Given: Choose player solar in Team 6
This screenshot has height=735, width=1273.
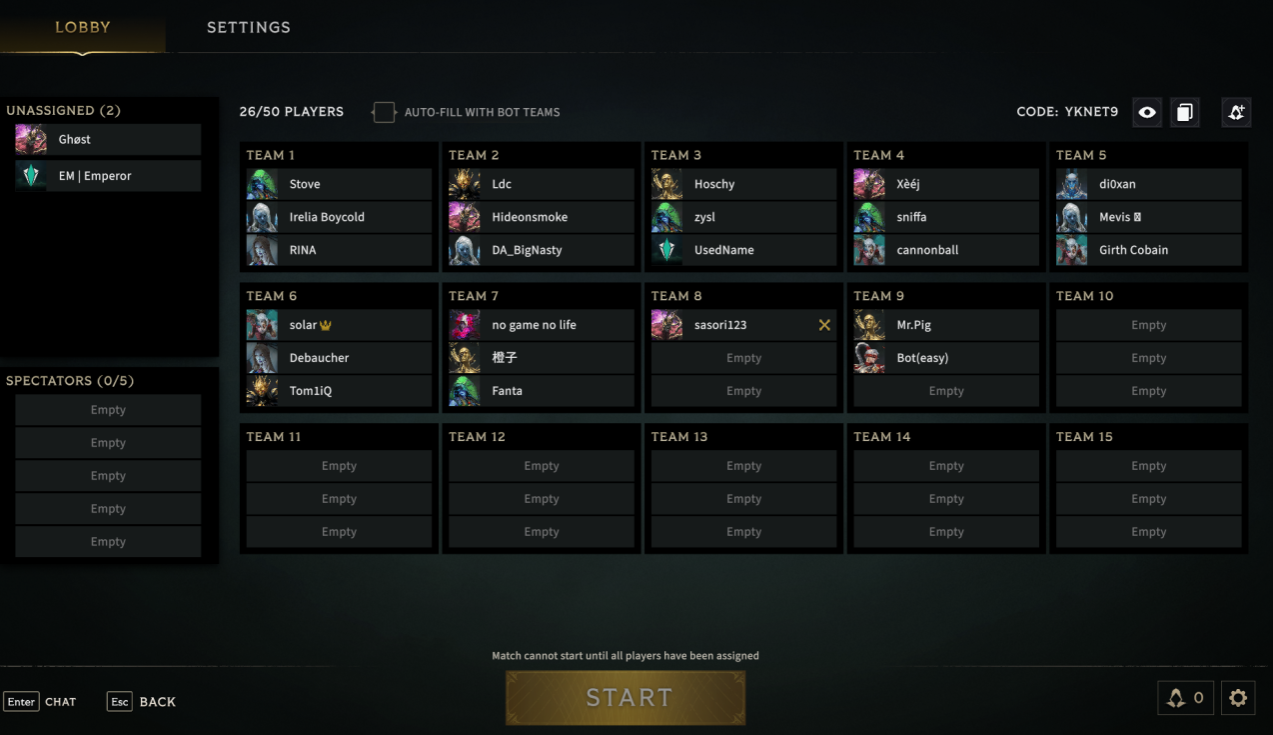Looking at the screenshot, I should (339, 325).
